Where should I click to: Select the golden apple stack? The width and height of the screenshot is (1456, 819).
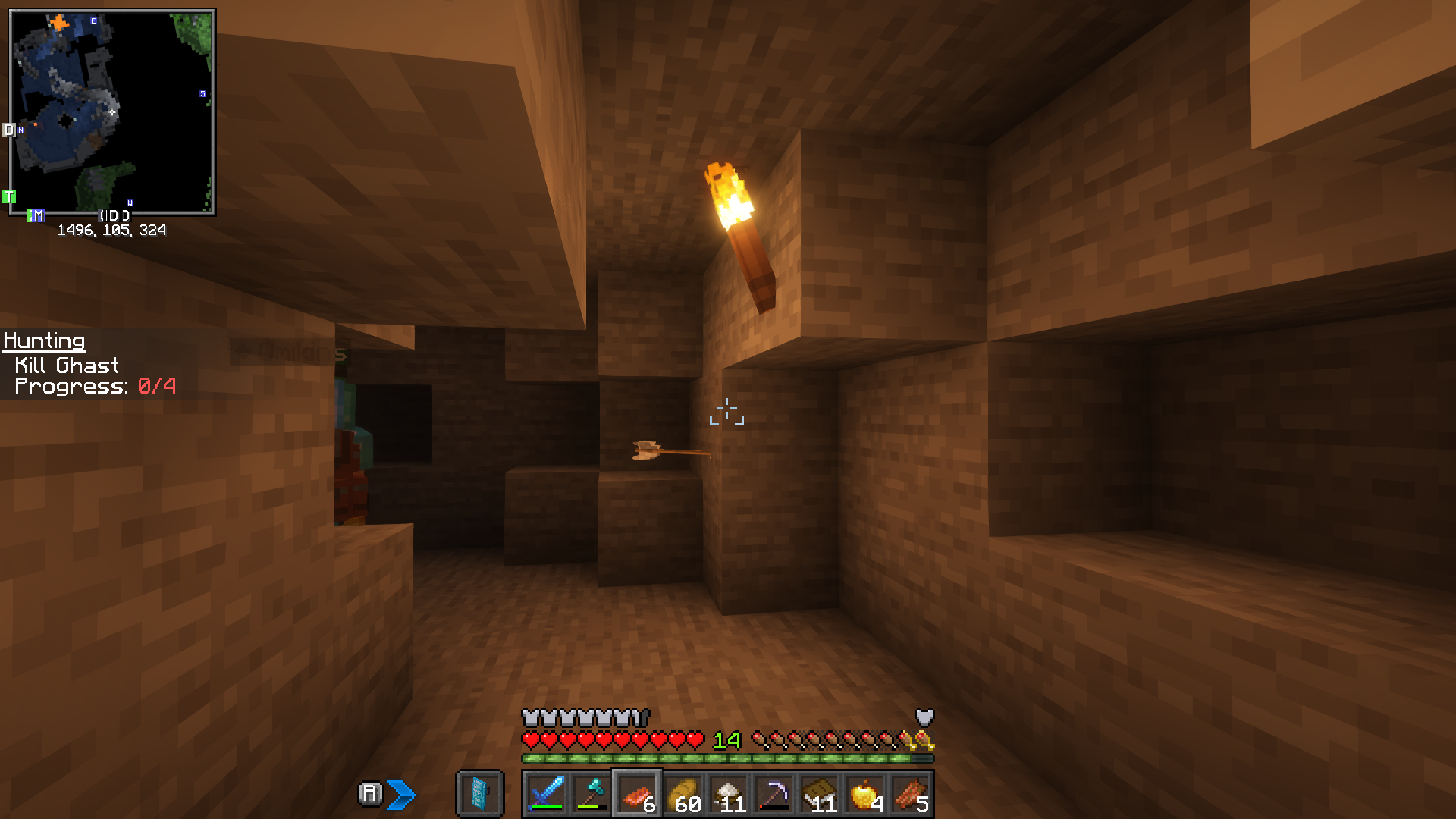864,794
